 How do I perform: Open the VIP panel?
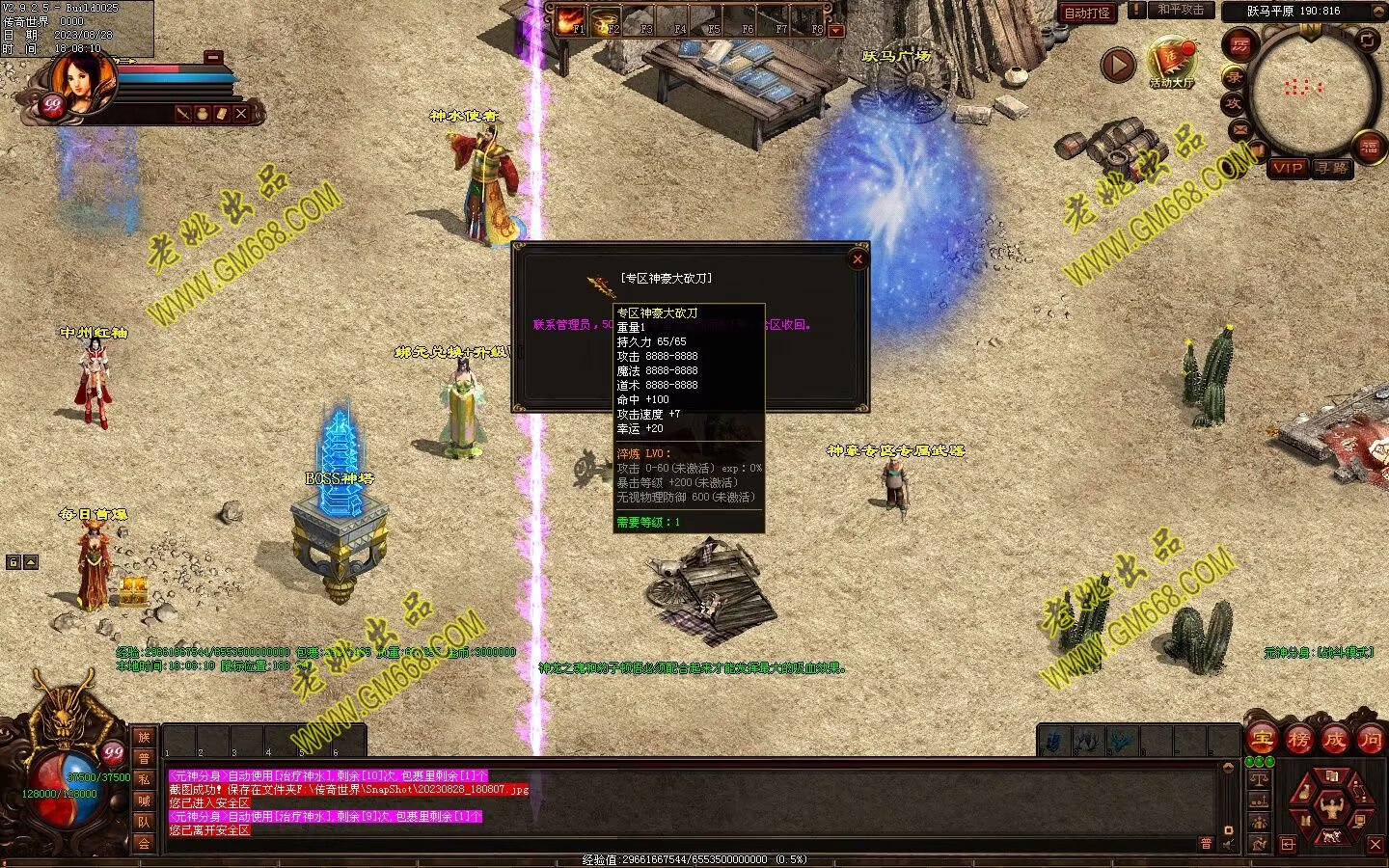(x=1288, y=168)
